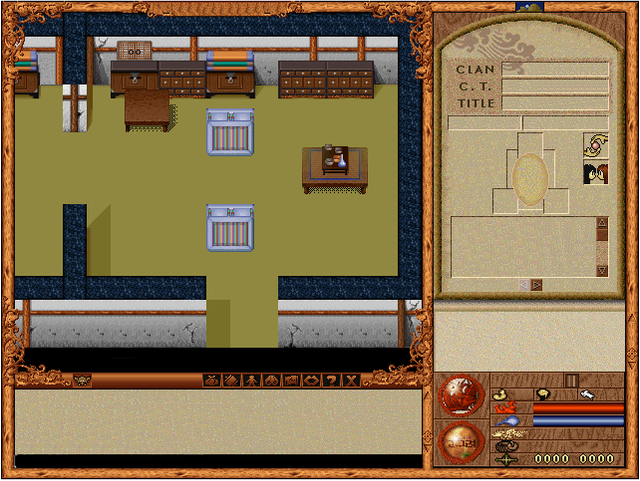Select the oval portrait equipment slot
640x481 pixels.
(x=529, y=177)
